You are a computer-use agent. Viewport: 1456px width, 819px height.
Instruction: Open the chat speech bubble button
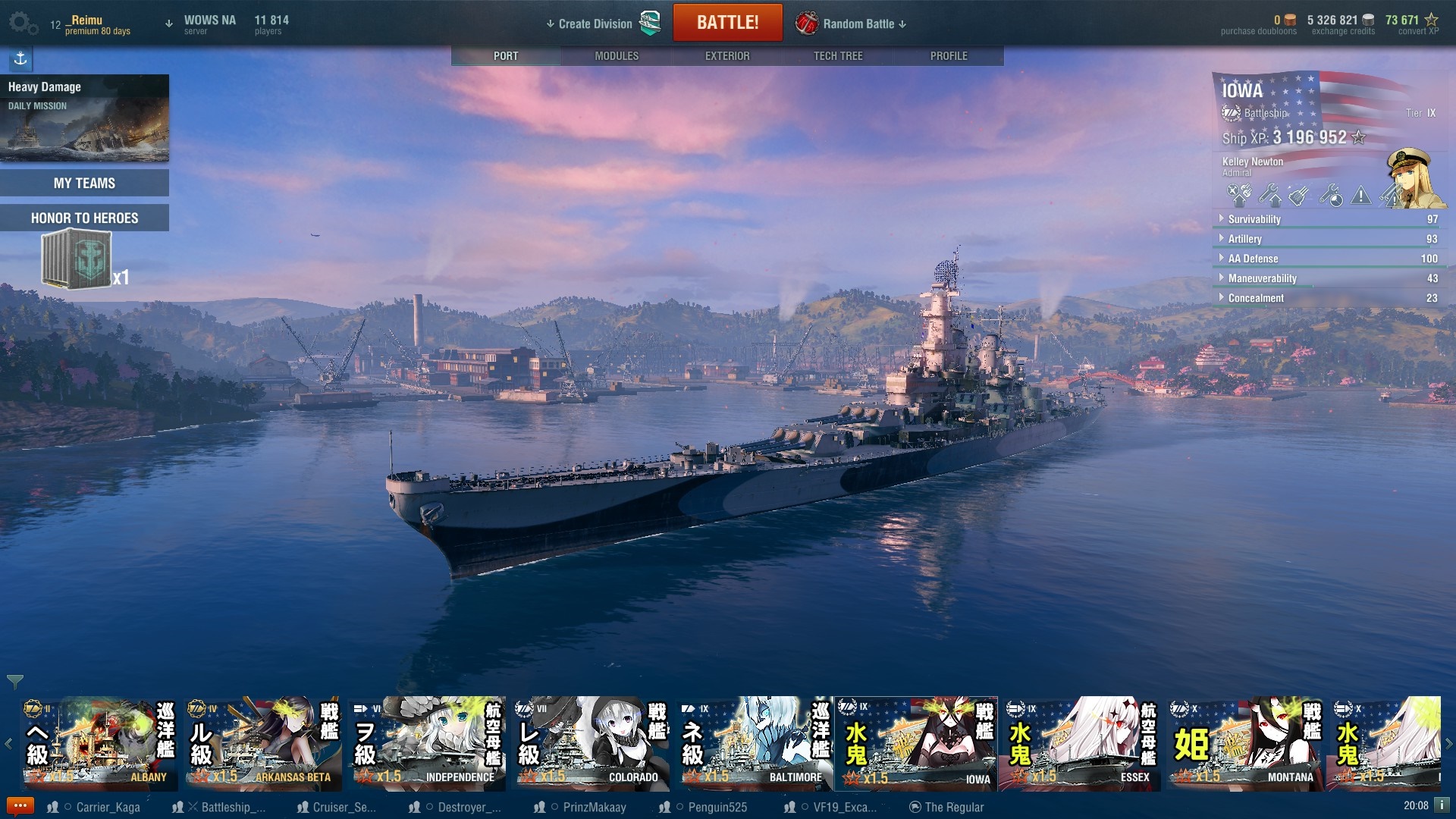click(x=20, y=805)
